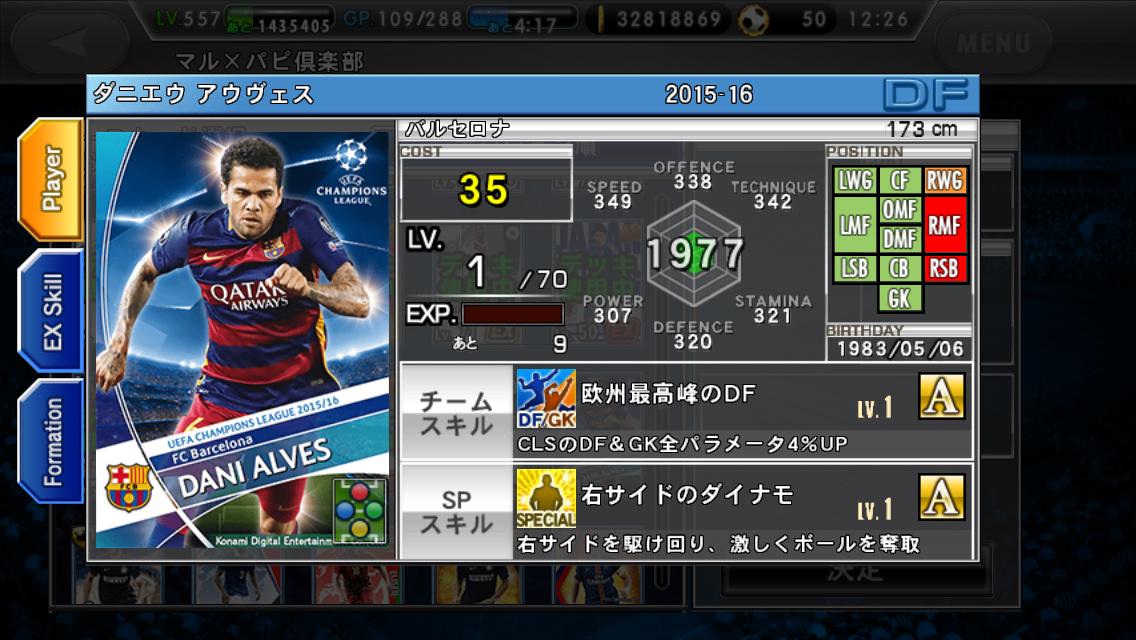Screen dimensions: 1136x640
Task: Tap the 決定 confirm button
Action: [x=855, y=574]
